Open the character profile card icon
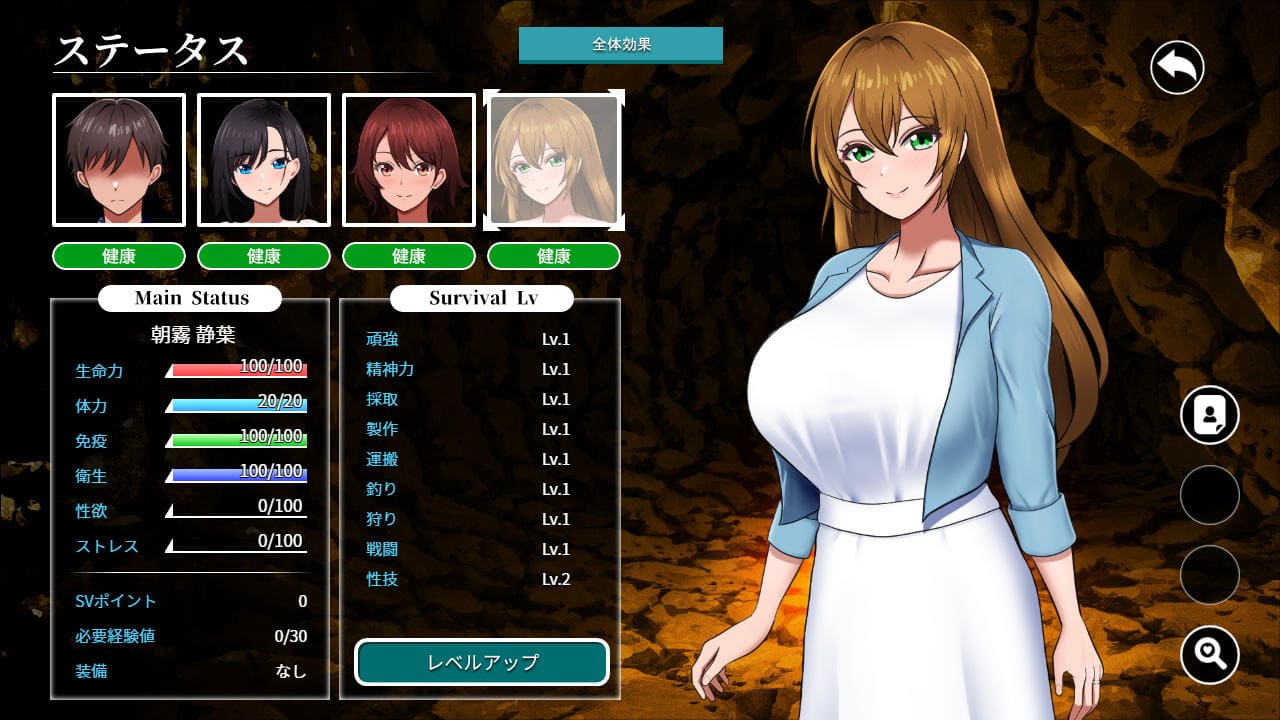Viewport: 1280px width, 720px height. pos(1209,415)
